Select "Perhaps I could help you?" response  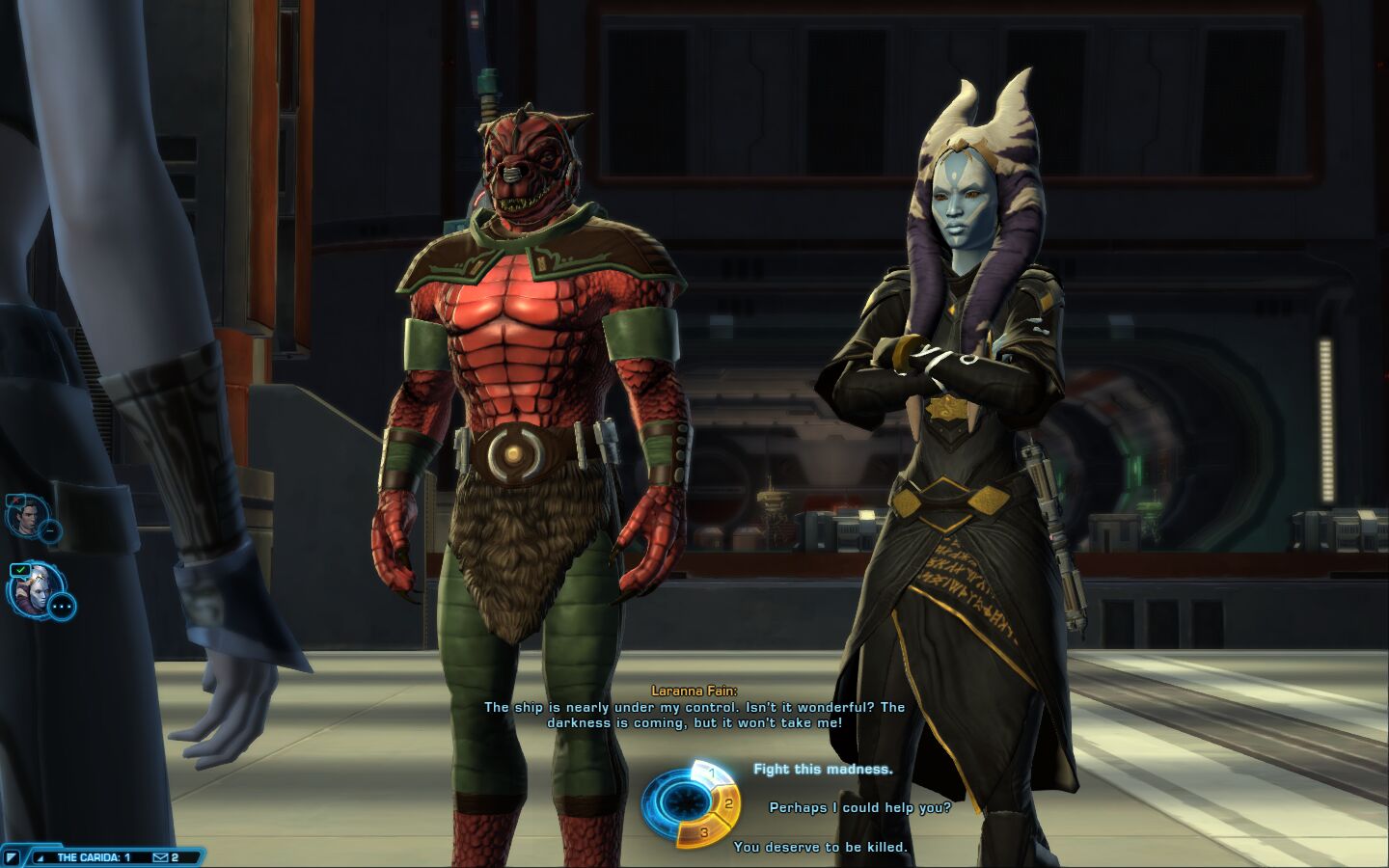[x=859, y=808]
